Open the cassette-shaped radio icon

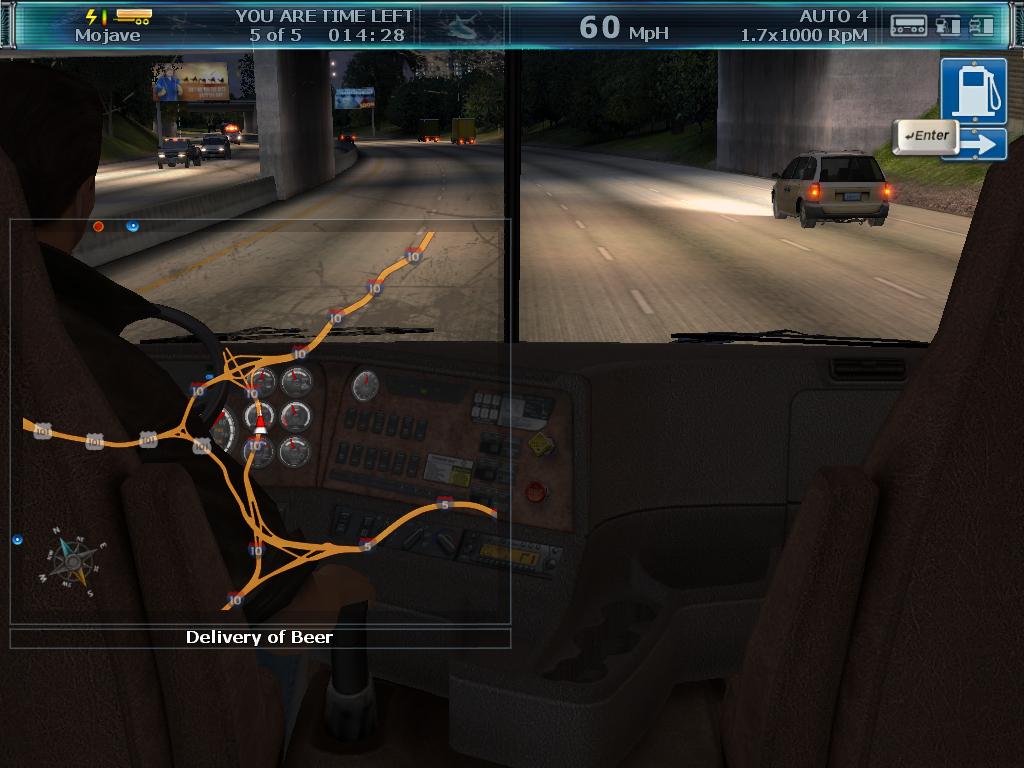coord(908,25)
